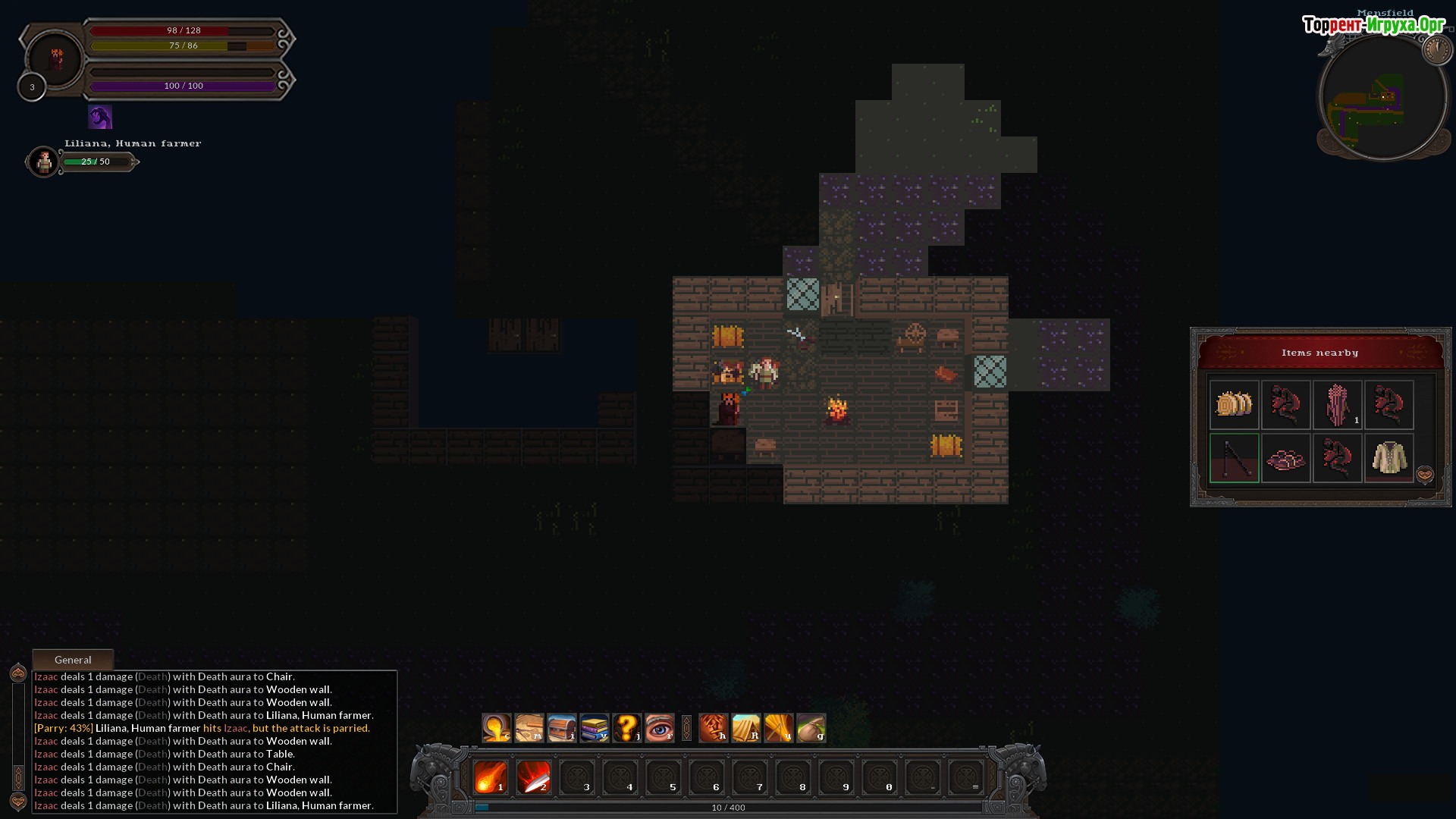This screenshot has width=1456, height=819.
Task: Click the question mark help icon
Action: pos(627,728)
